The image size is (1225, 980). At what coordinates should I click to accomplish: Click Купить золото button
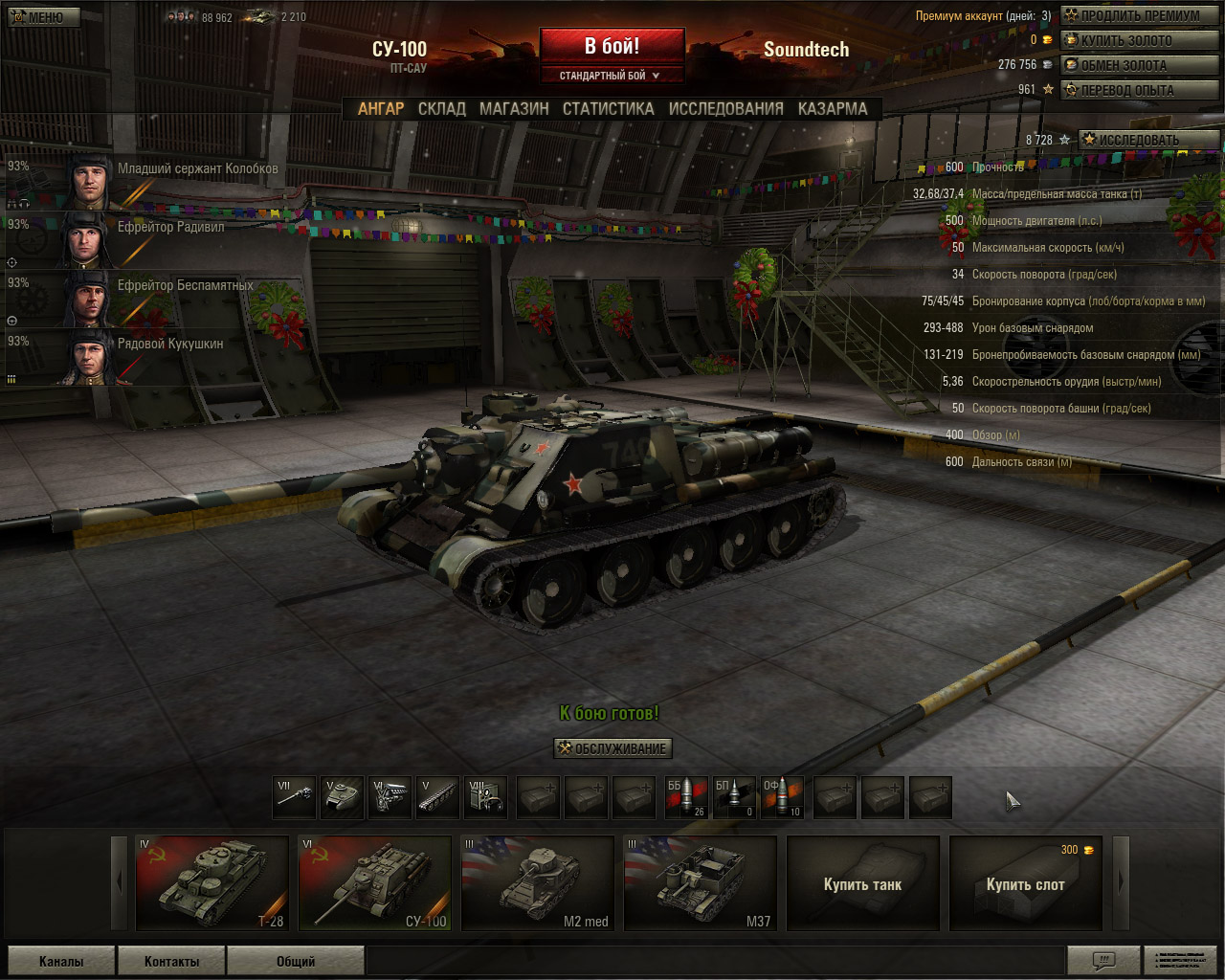point(1139,40)
